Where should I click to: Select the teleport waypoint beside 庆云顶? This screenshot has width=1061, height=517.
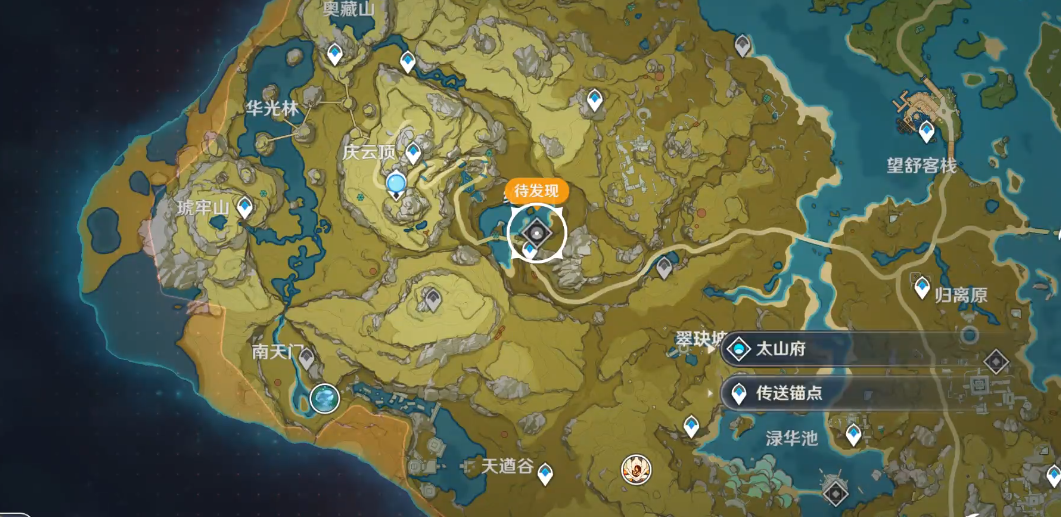click(x=413, y=154)
